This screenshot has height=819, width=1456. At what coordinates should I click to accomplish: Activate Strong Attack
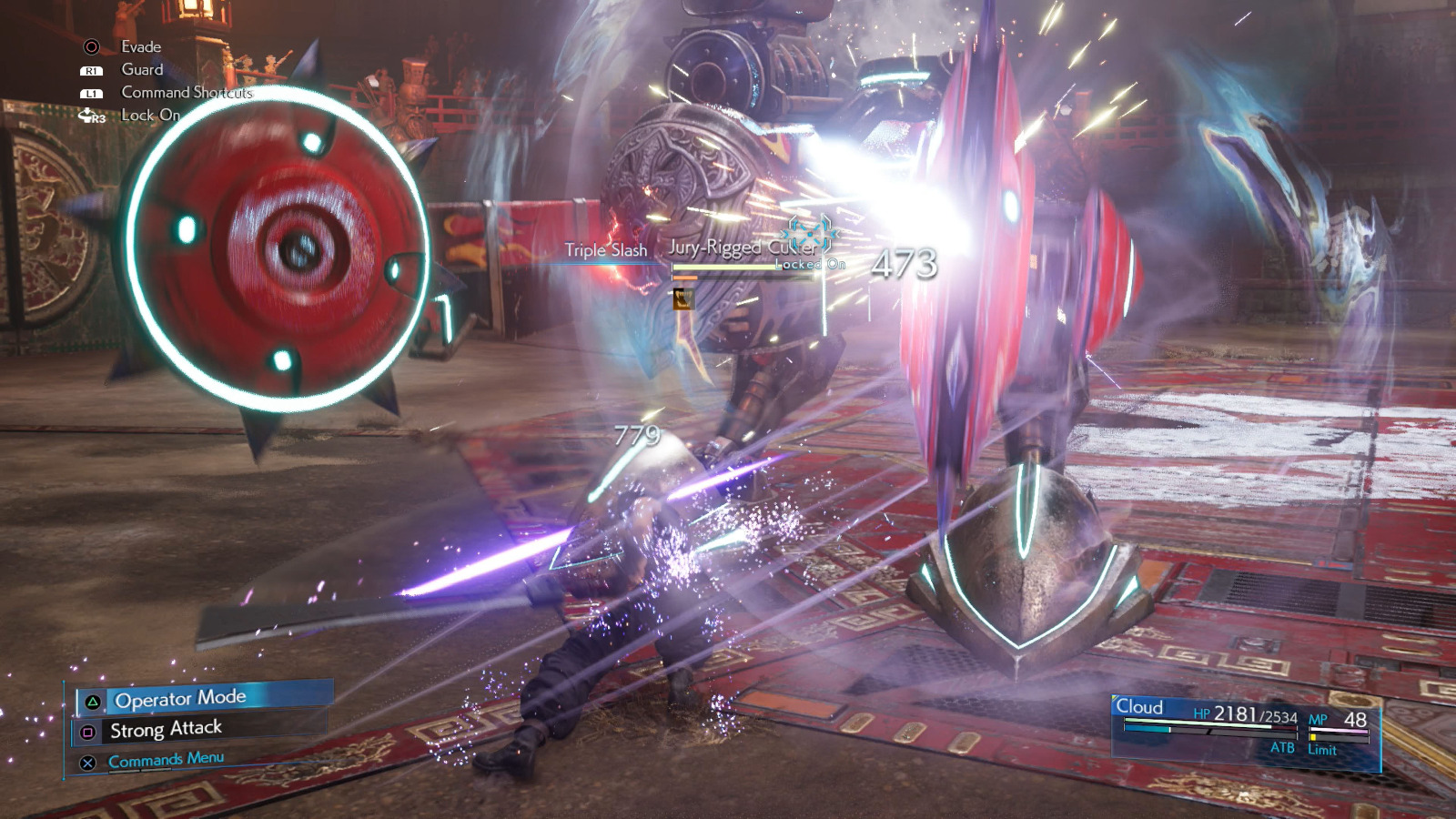pos(166,728)
